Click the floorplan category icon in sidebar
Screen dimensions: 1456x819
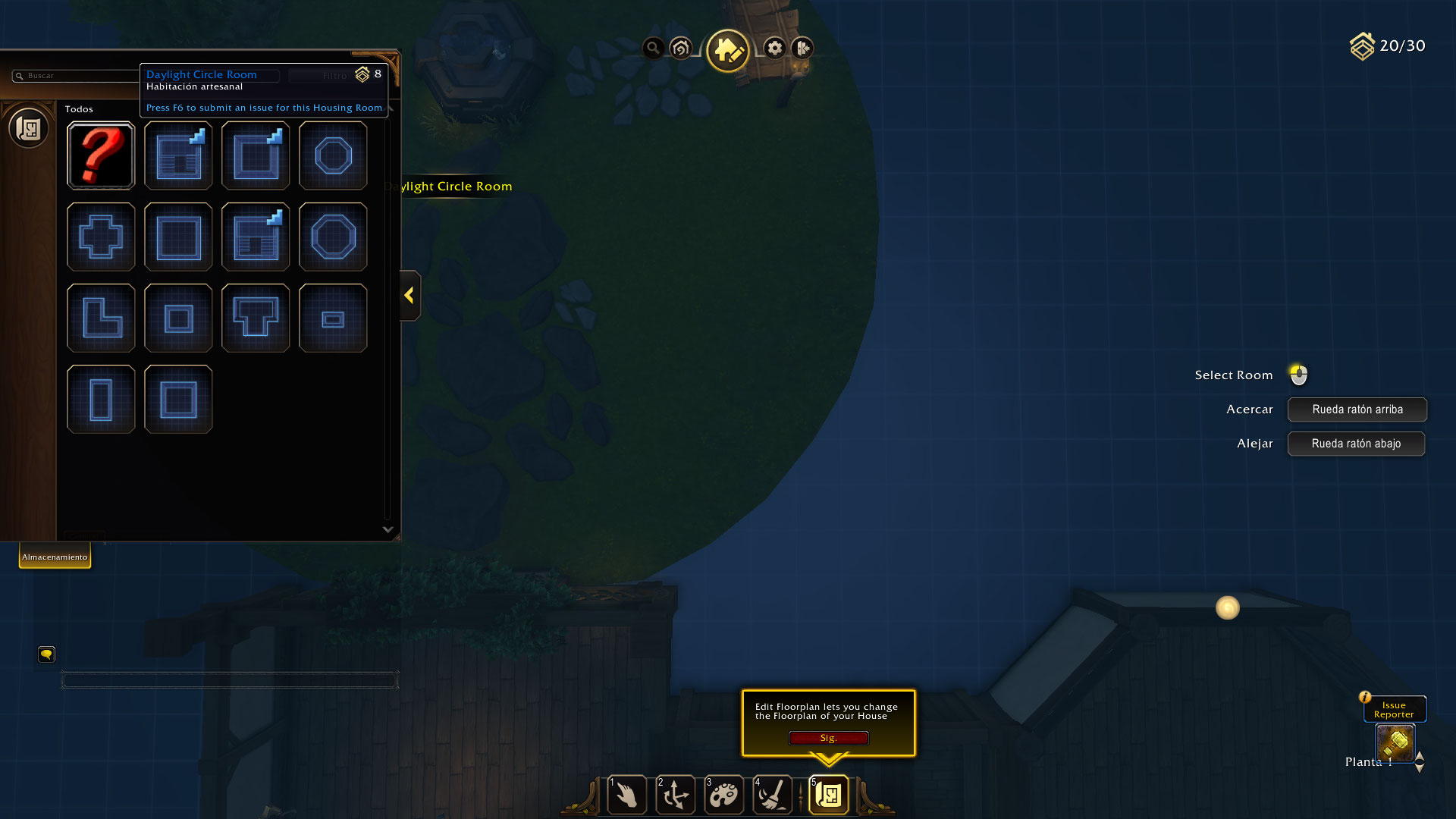pos(29,128)
